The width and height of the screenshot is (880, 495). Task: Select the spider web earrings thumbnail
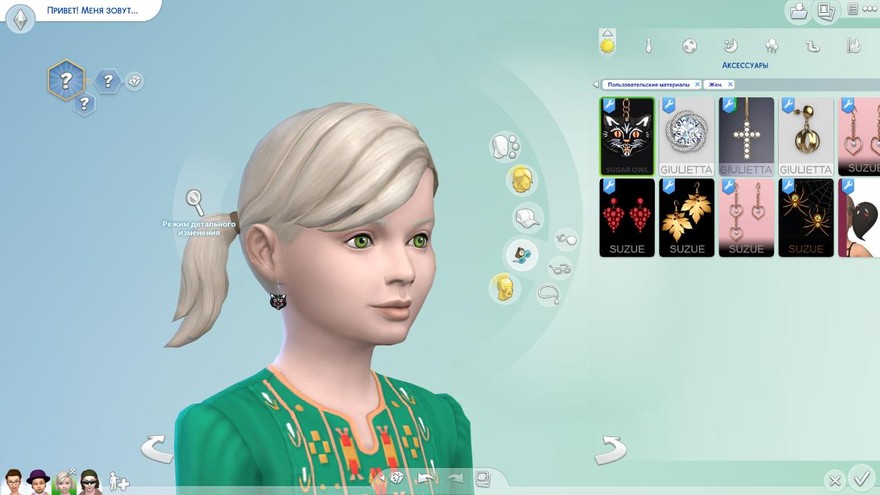click(806, 217)
